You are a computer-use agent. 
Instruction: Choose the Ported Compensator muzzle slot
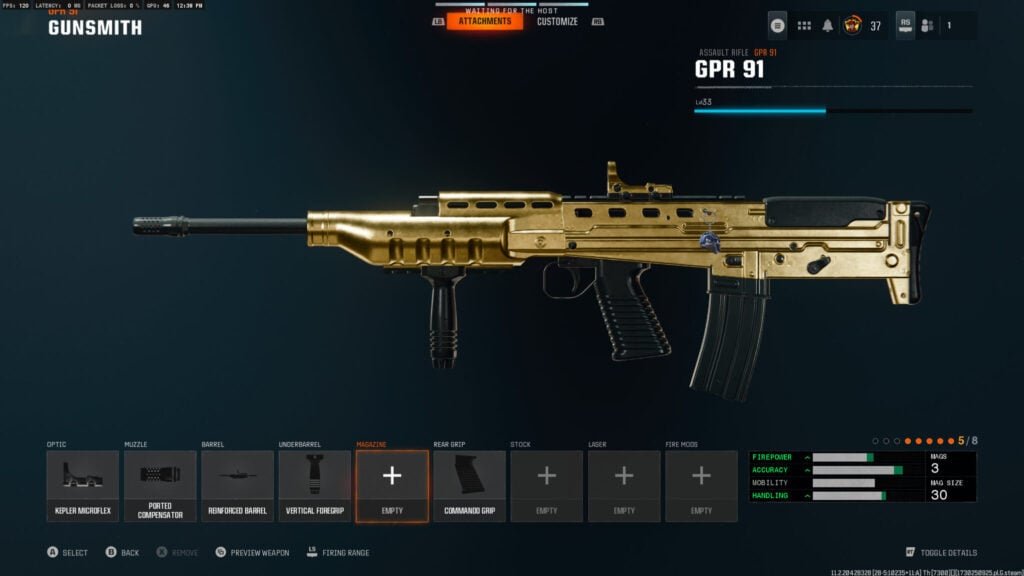pyautogui.click(x=160, y=485)
